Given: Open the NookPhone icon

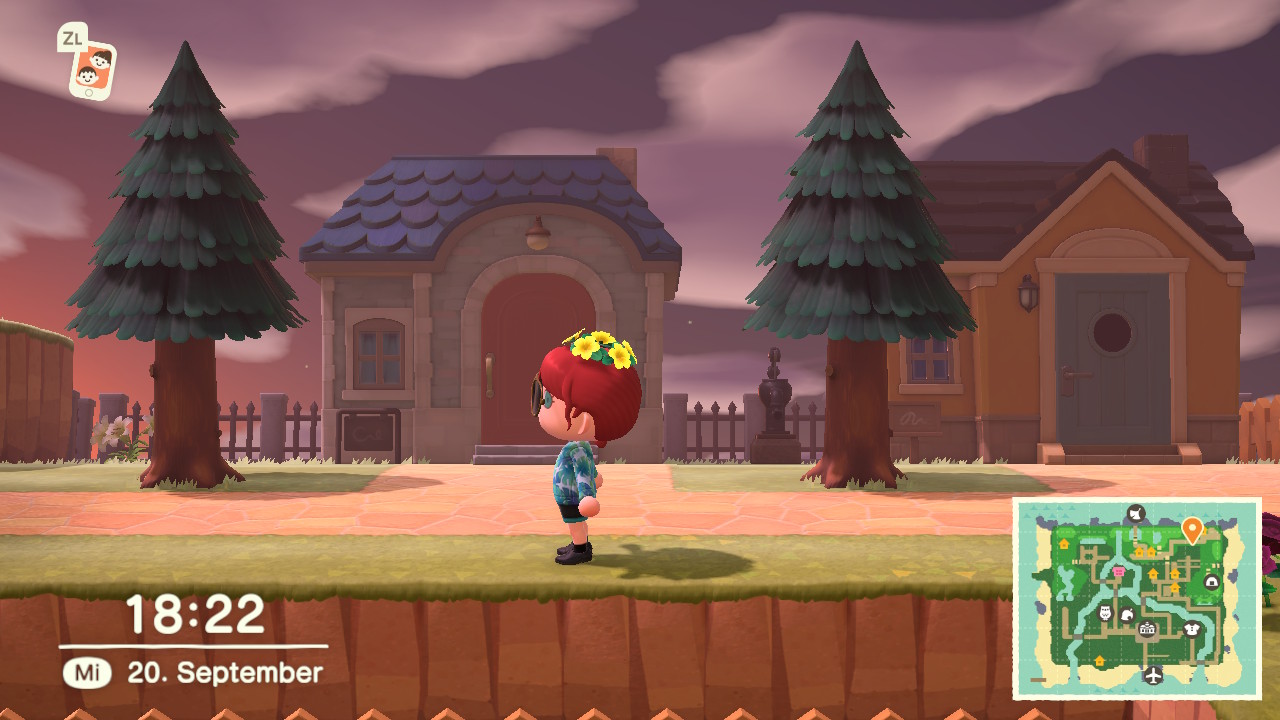Looking at the screenshot, I should 91,70.
